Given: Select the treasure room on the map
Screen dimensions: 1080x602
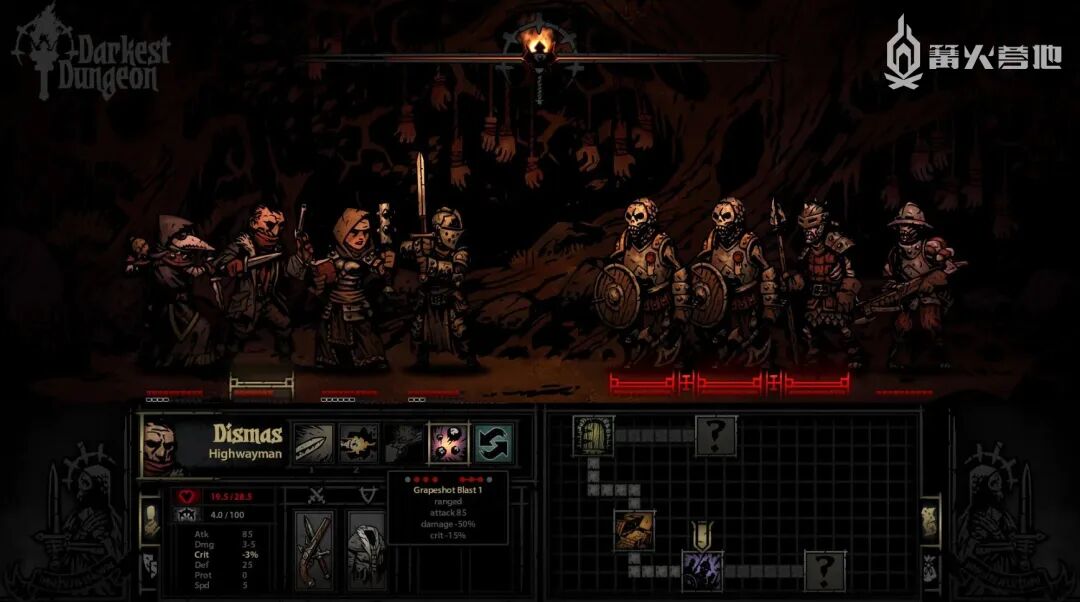Looking at the screenshot, I should [634, 529].
